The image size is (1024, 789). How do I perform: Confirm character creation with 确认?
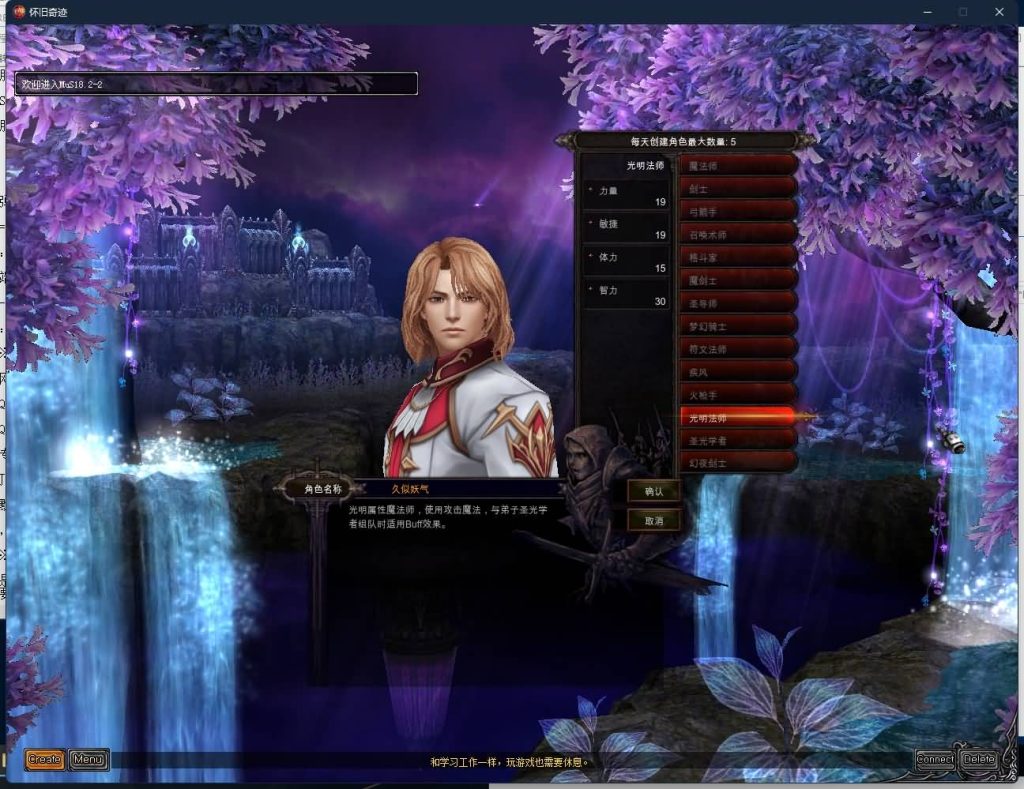(x=654, y=491)
